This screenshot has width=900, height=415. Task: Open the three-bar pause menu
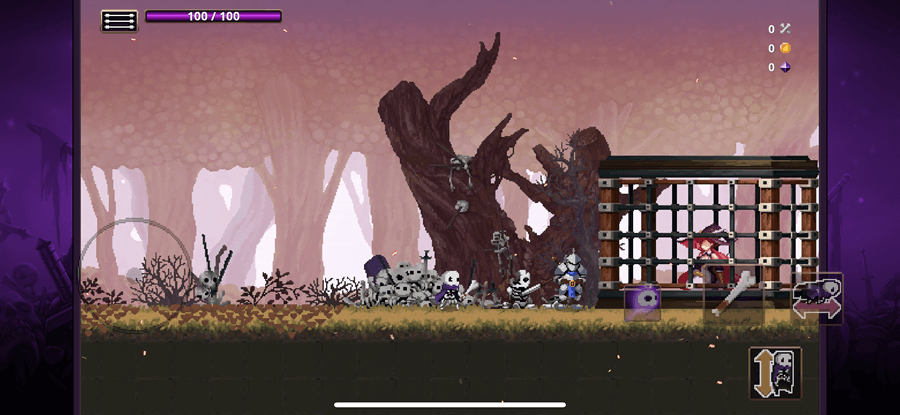(x=119, y=20)
